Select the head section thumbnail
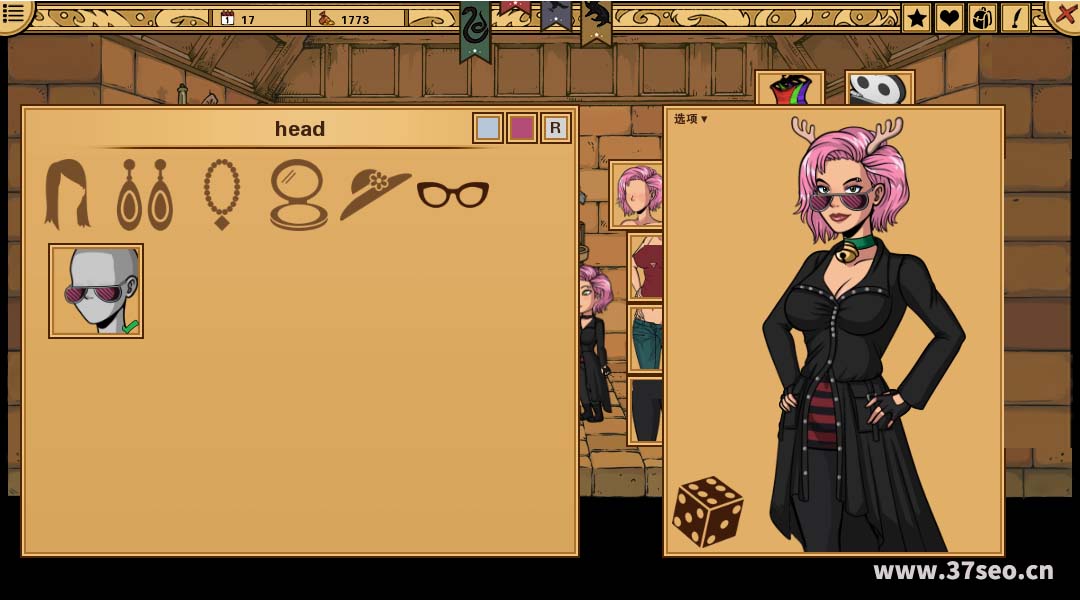Screen dimensions: 1080x600 [x=636, y=194]
